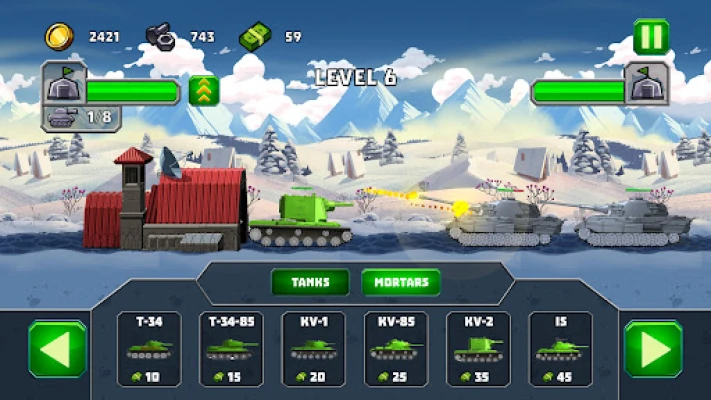Activate the green base upgrade arrows

(202, 91)
